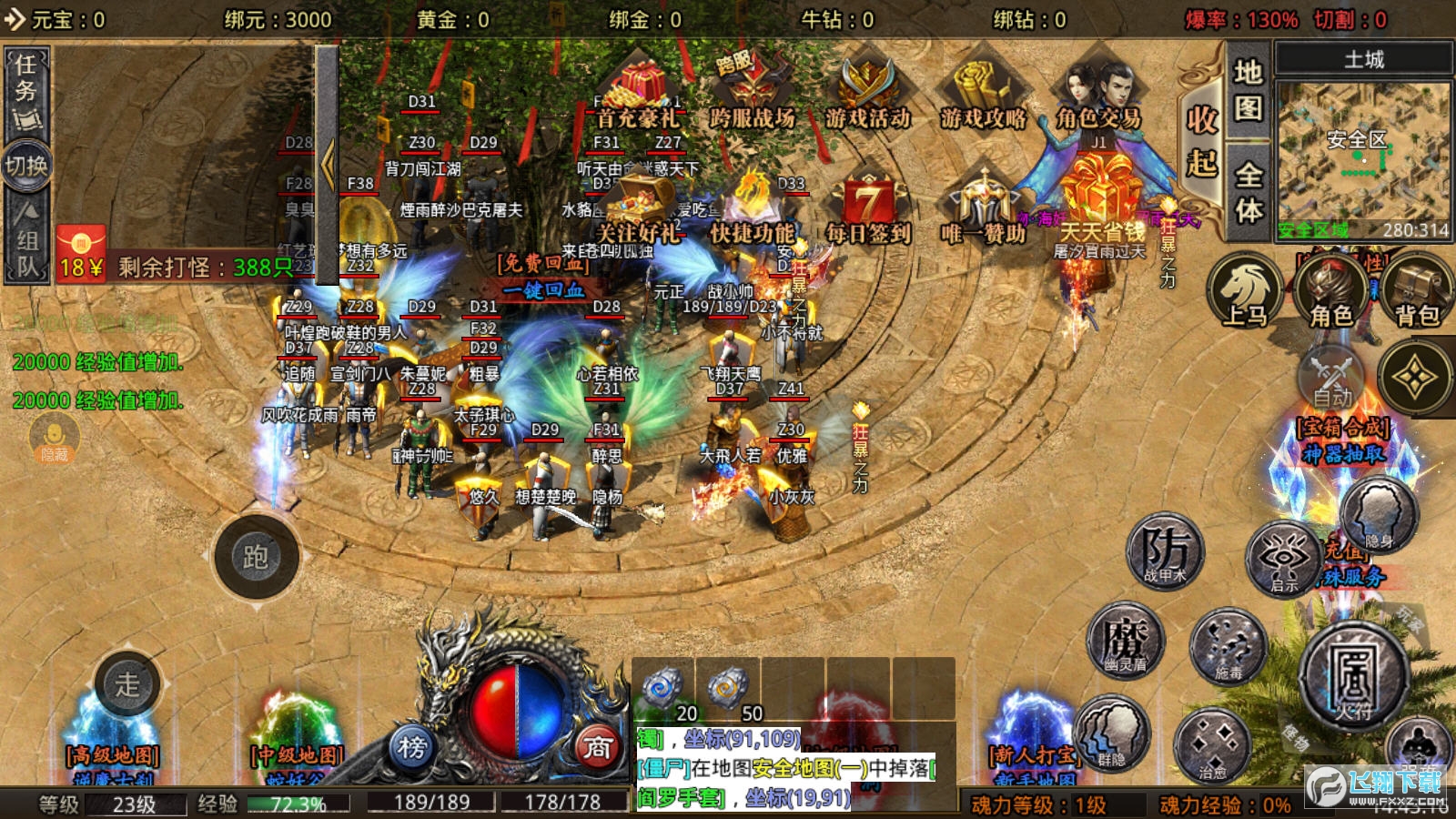Open the 快捷功能 quick functions

coord(752,209)
